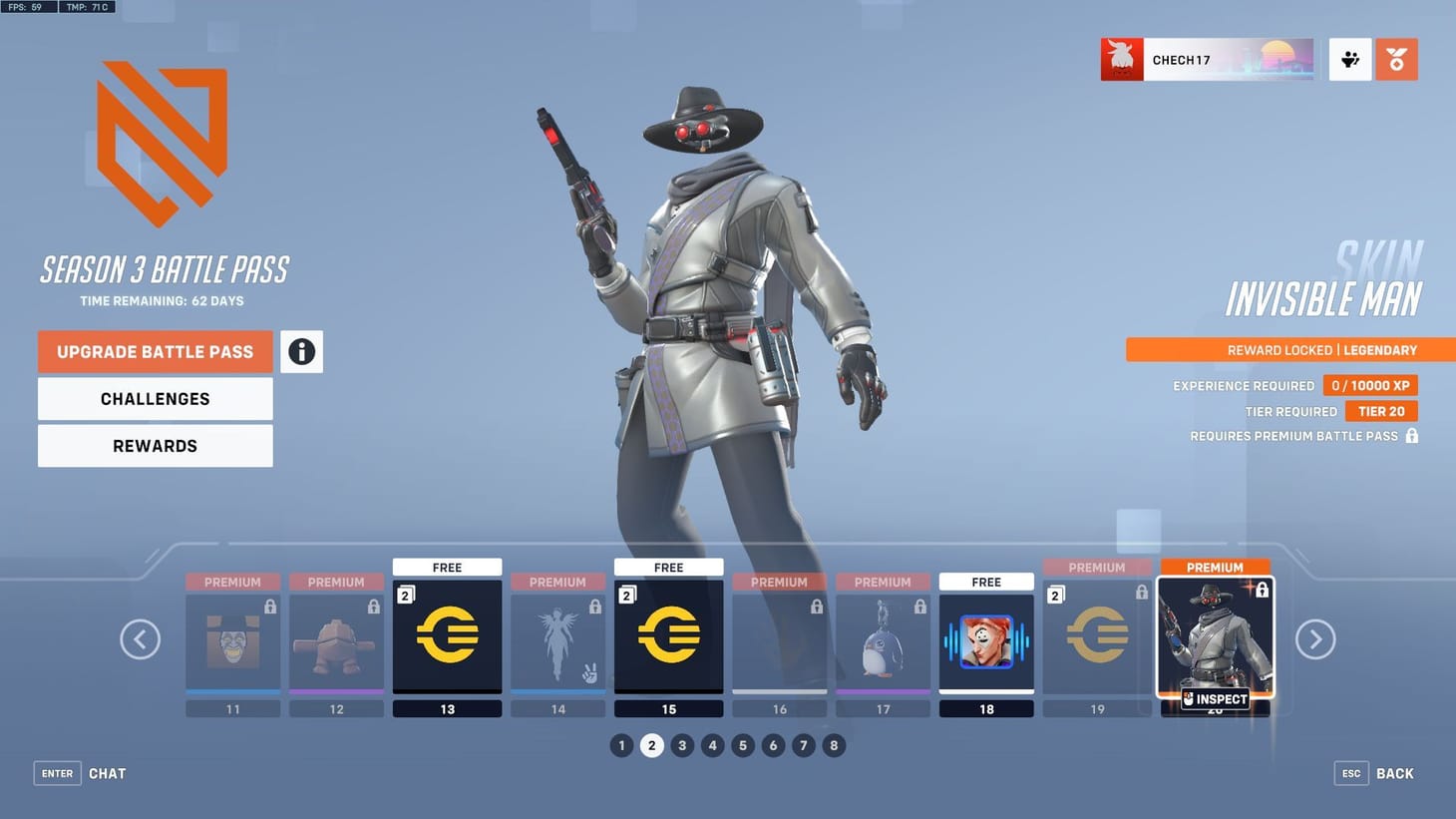This screenshot has width=1456, height=819.
Task: Open the Rewards screen
Action: tap(155, 445)
